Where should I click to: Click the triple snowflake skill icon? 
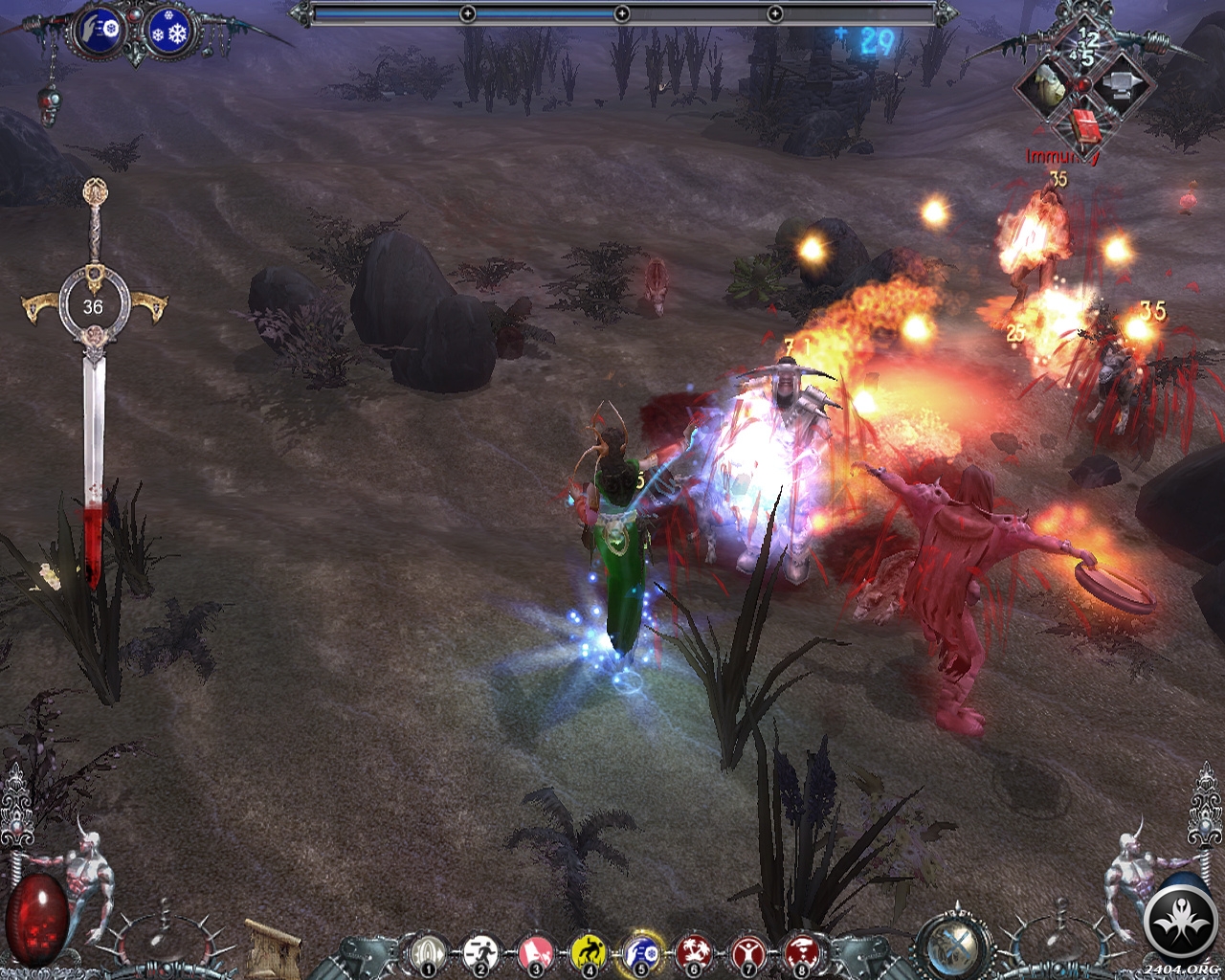pyautogui.click(x=171, y=33)
